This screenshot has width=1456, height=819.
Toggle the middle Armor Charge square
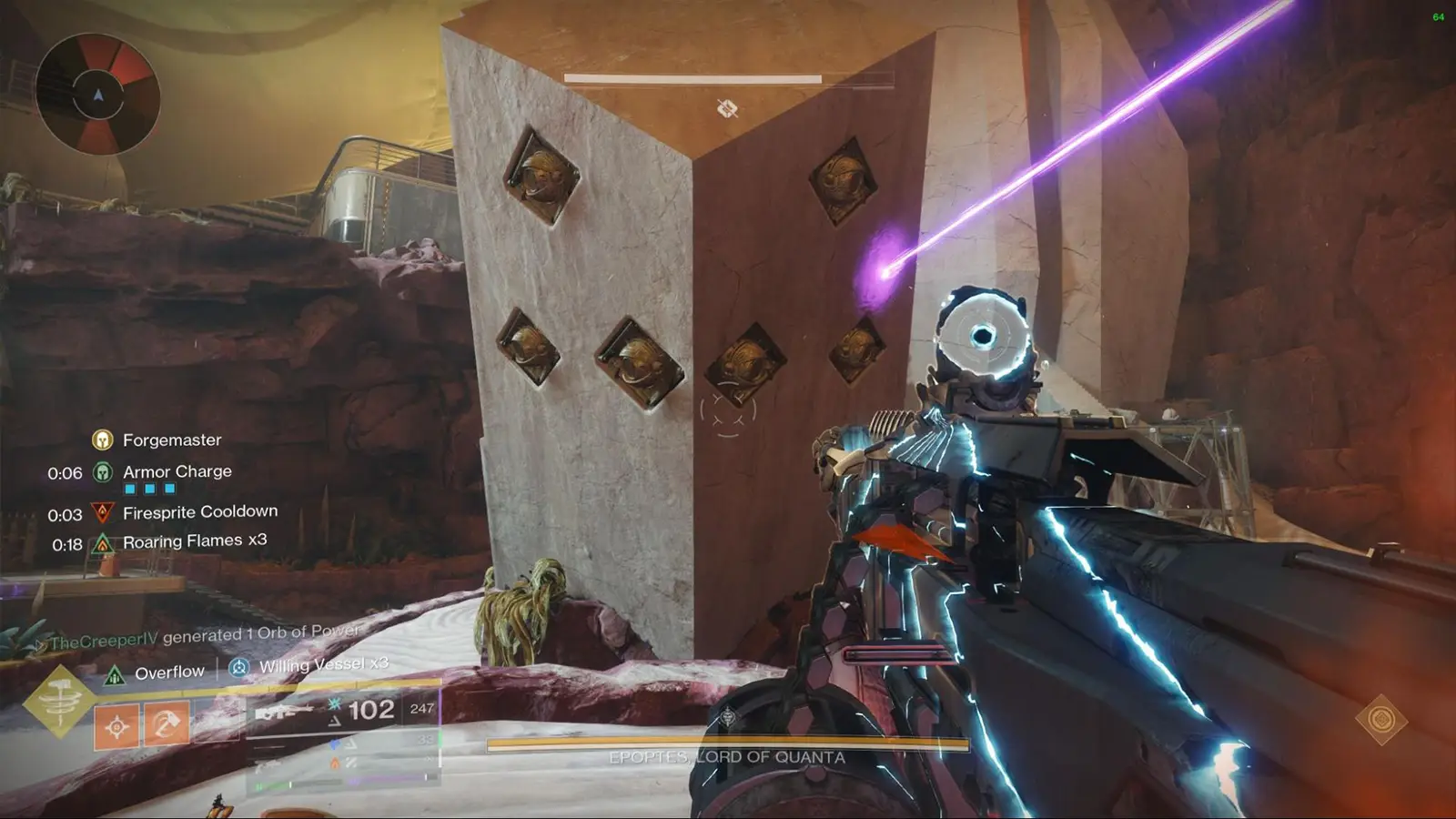pos(149,489)
